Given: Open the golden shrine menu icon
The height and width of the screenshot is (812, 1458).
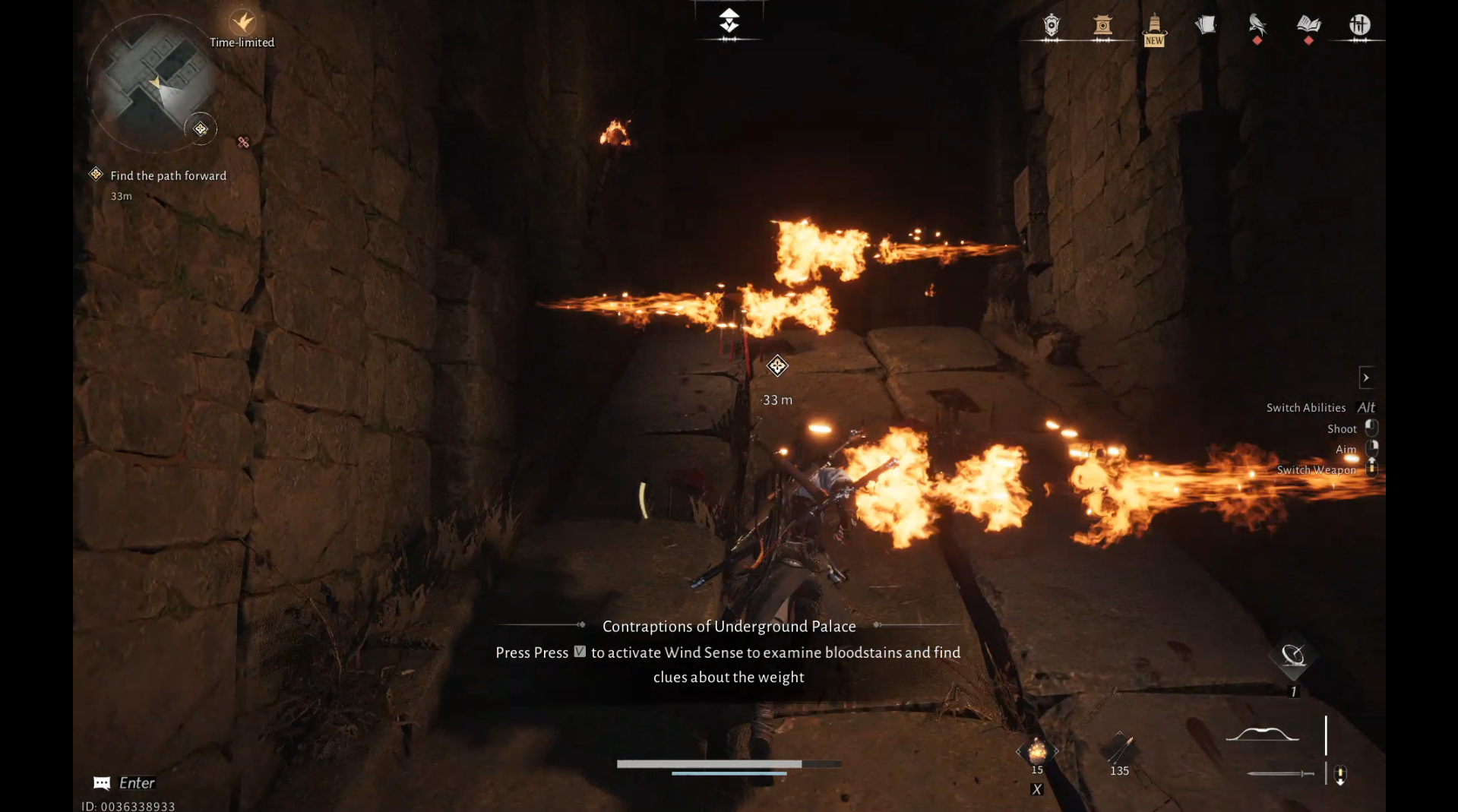Looking at the screenshot, I should [1102, 26].
